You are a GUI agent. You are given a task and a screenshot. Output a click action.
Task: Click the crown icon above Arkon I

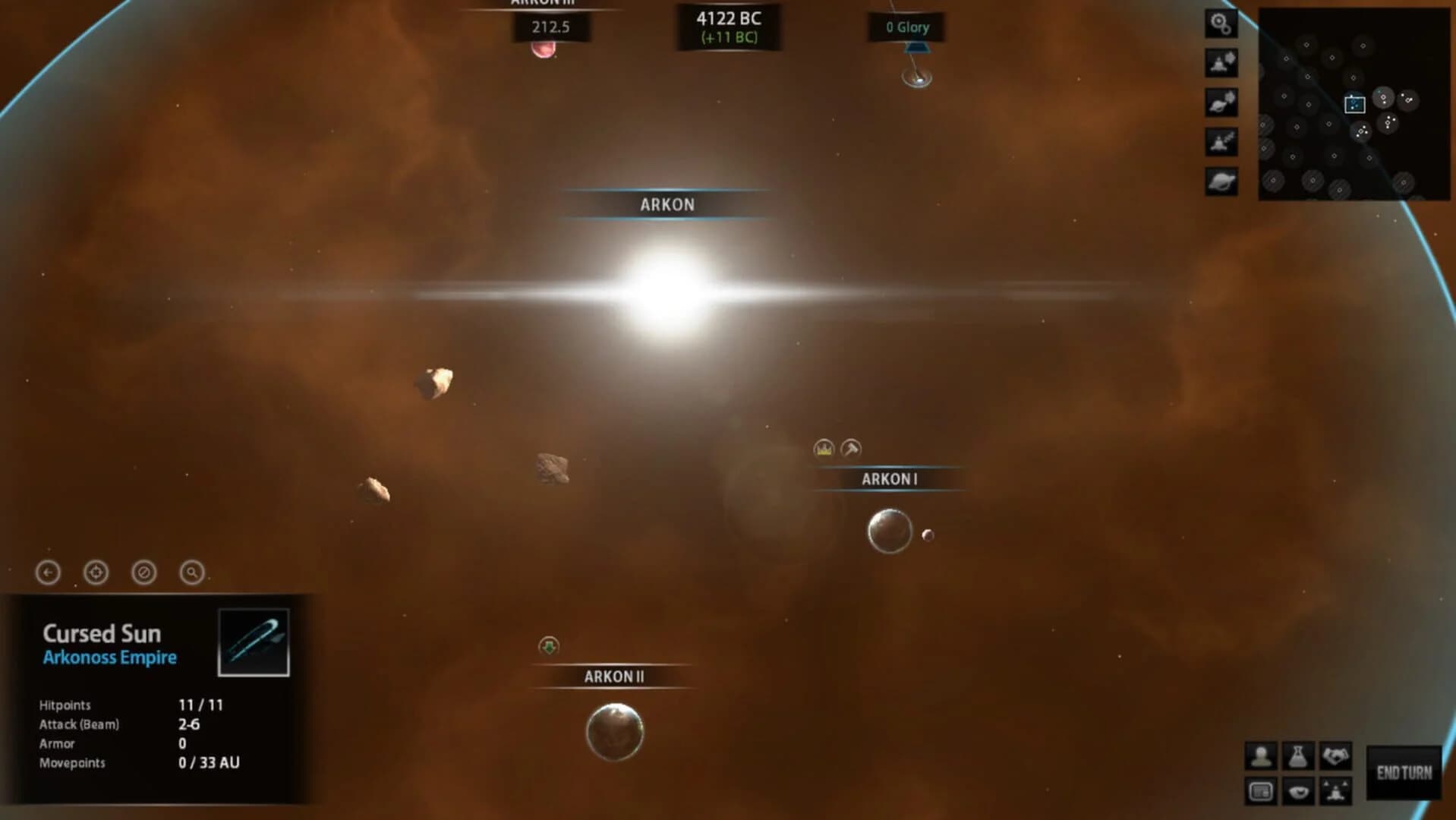[822, 449]
